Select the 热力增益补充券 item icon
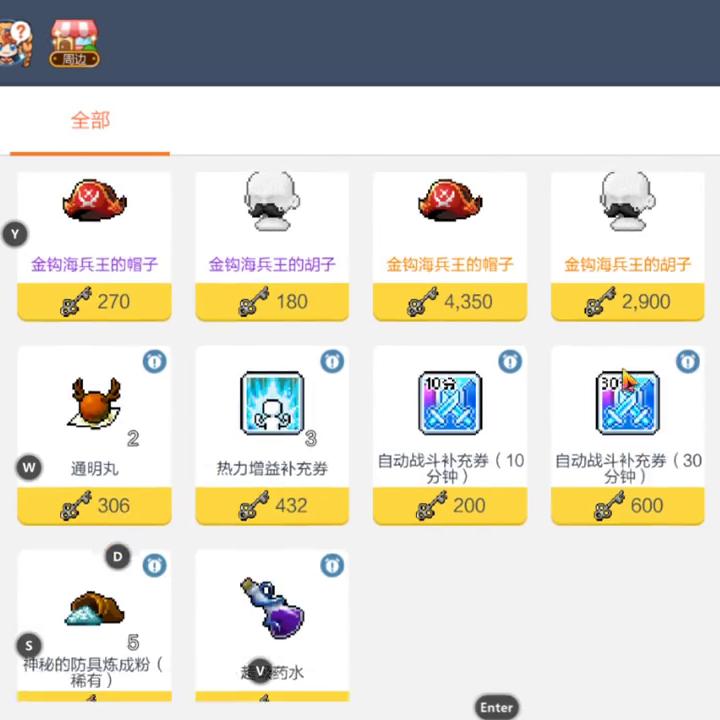The width and height of the screenshot is (720, 720). pyautogui.click(x=272, y=404)
